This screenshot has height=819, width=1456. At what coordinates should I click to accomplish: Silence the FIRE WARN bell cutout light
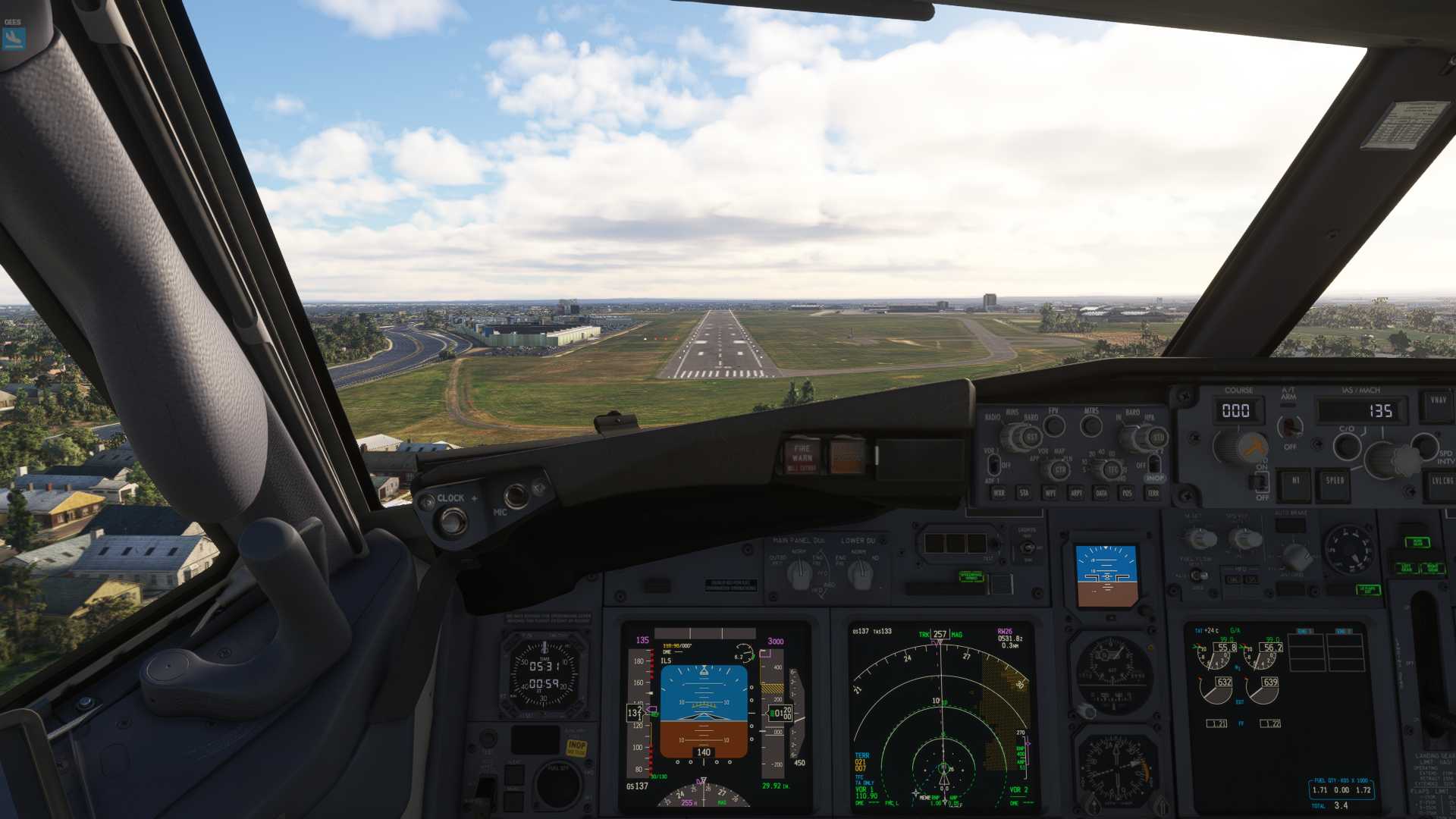[x=802, y=457]
